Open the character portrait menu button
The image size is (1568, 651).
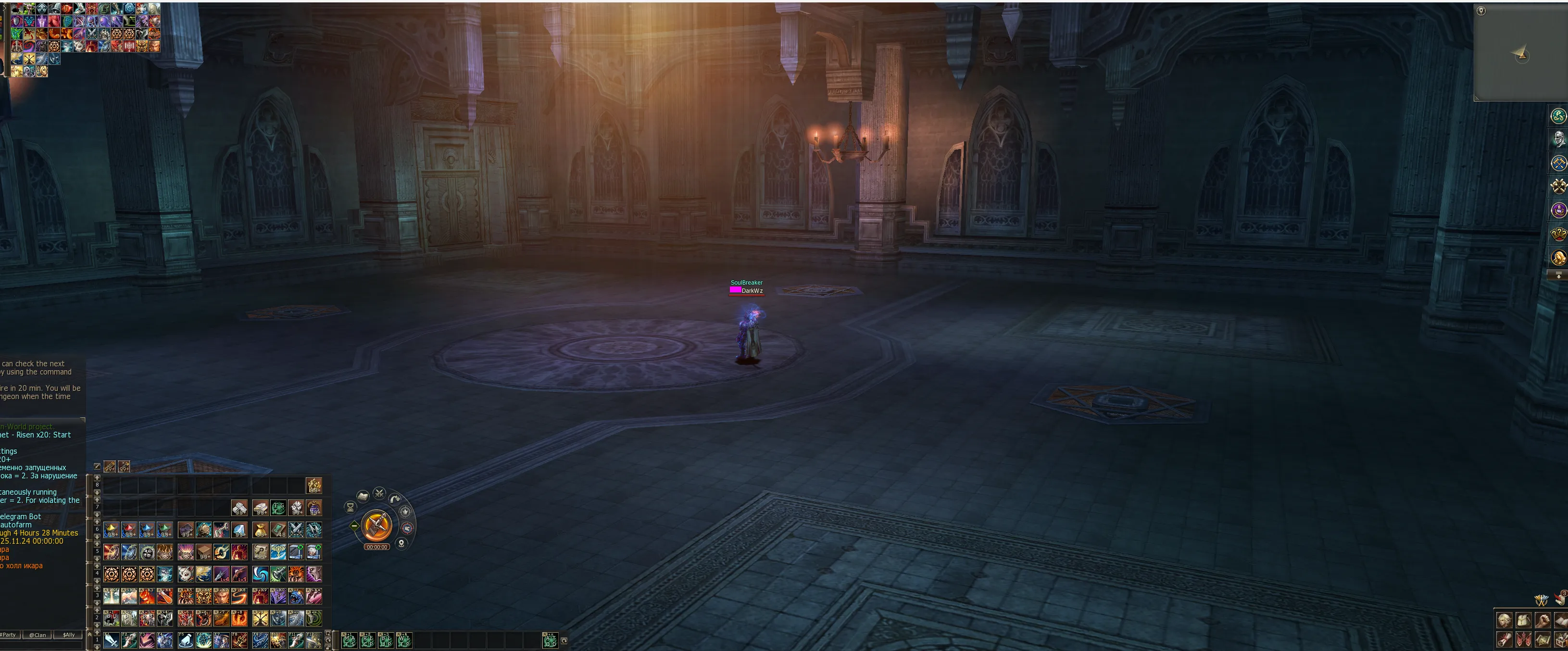coord(1504,620)
